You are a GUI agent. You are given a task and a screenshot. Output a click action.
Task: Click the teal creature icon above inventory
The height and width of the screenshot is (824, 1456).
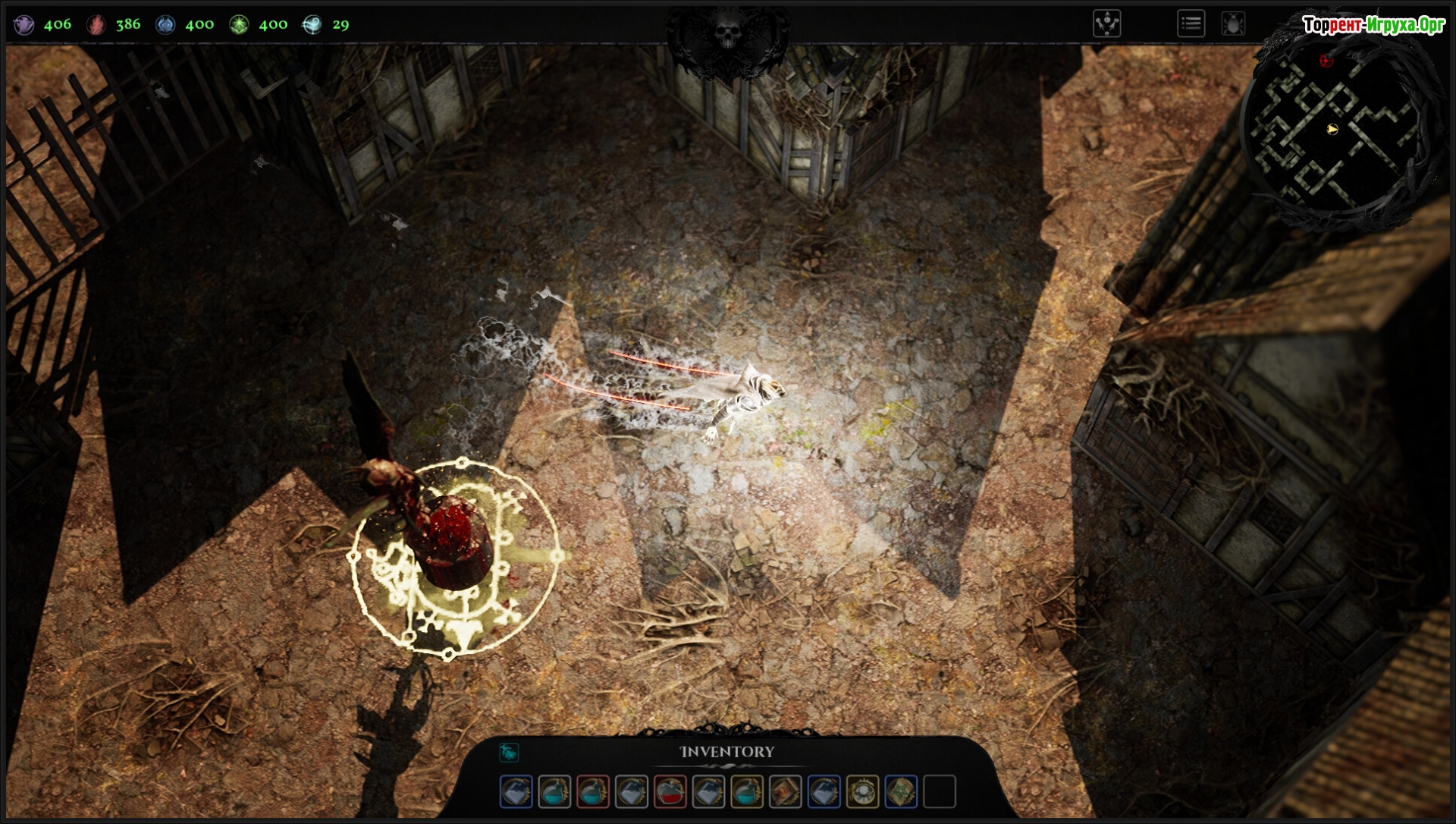tap(509, 752)
